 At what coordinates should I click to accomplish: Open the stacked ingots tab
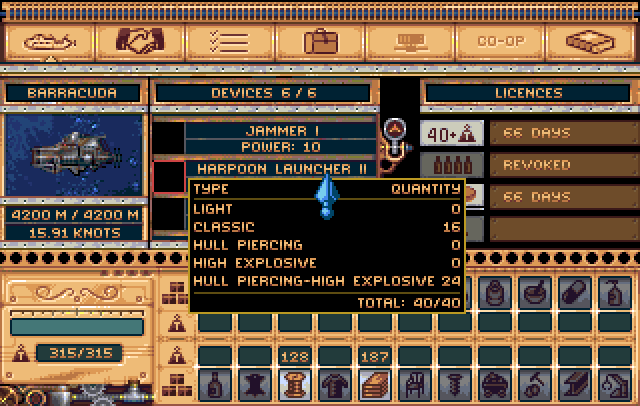[589, 42]
